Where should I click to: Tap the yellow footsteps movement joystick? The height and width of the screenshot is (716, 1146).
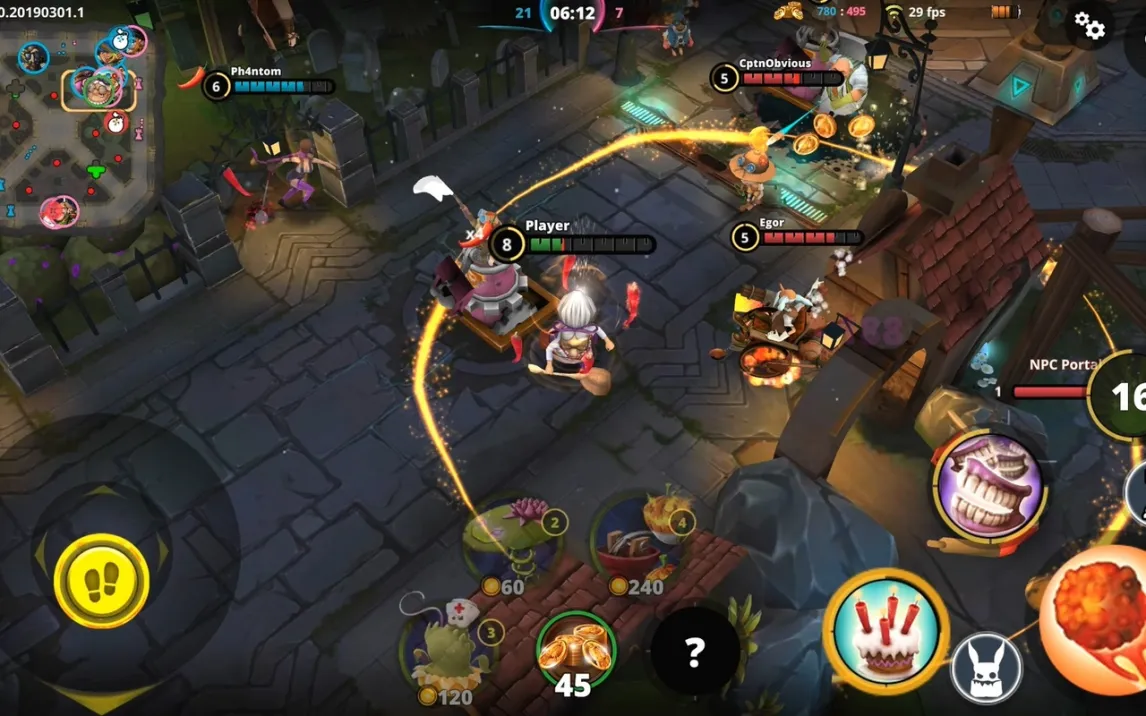pos(101,581)
